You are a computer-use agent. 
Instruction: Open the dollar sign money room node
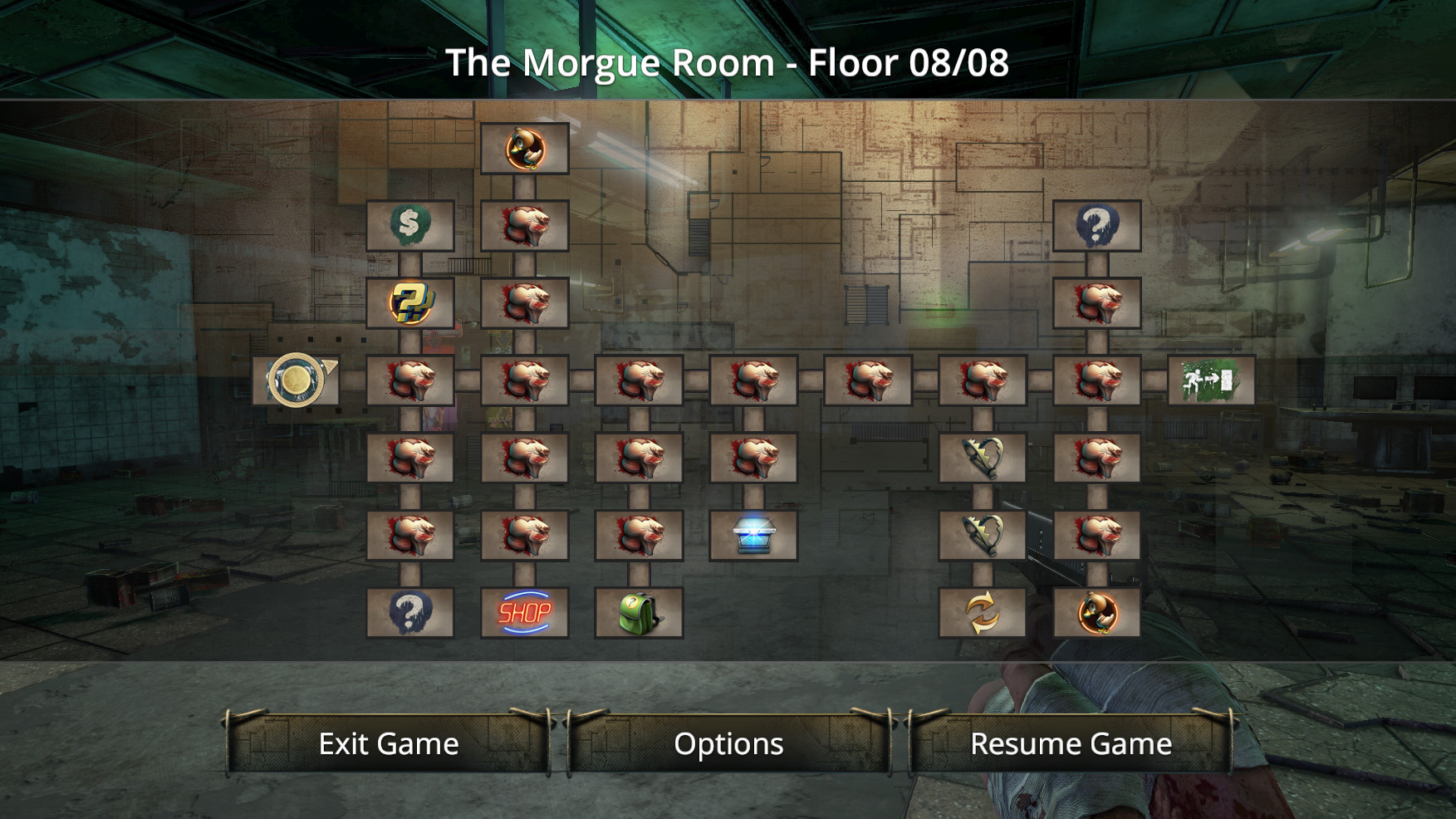click(x=410, y=226)
